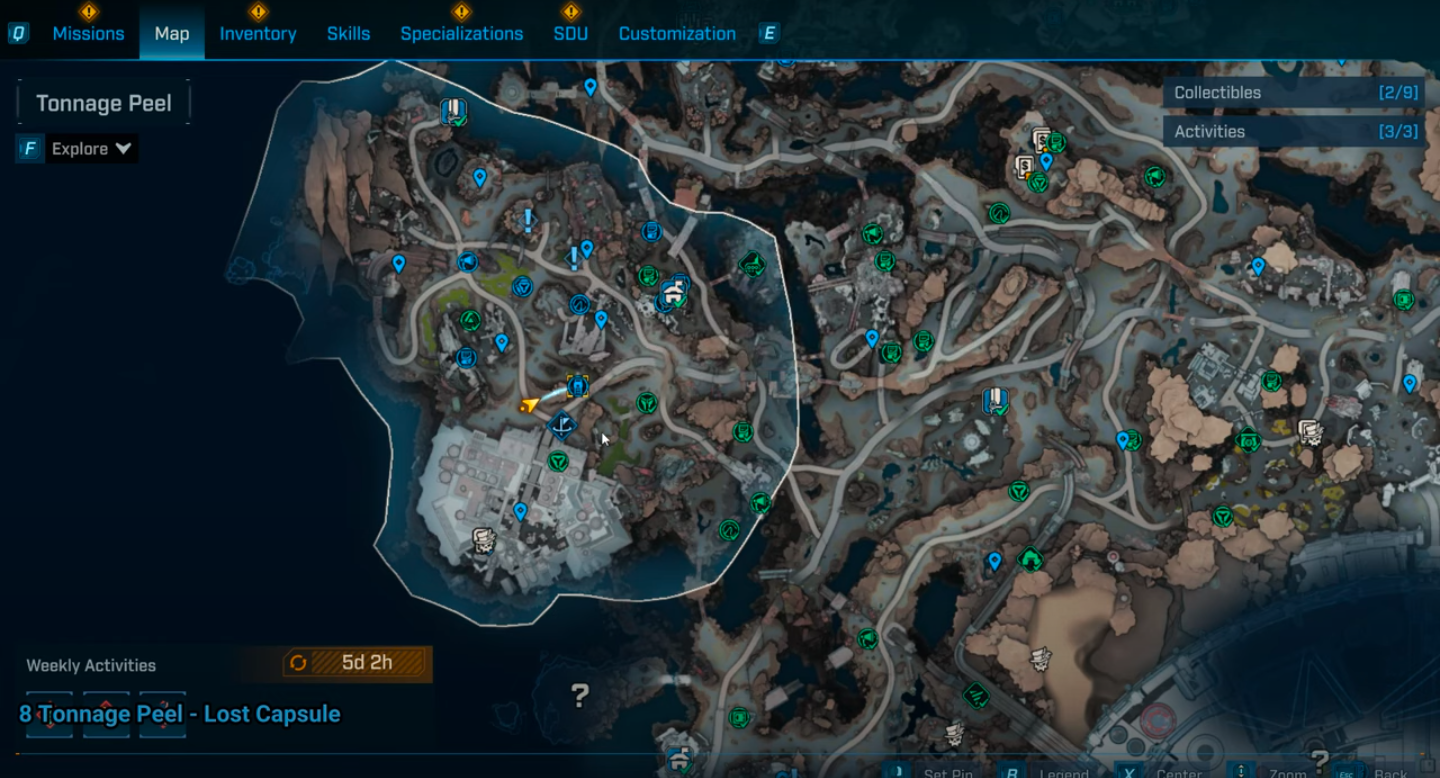
Task: Open the Specializations tab
Action: point(461,34)
